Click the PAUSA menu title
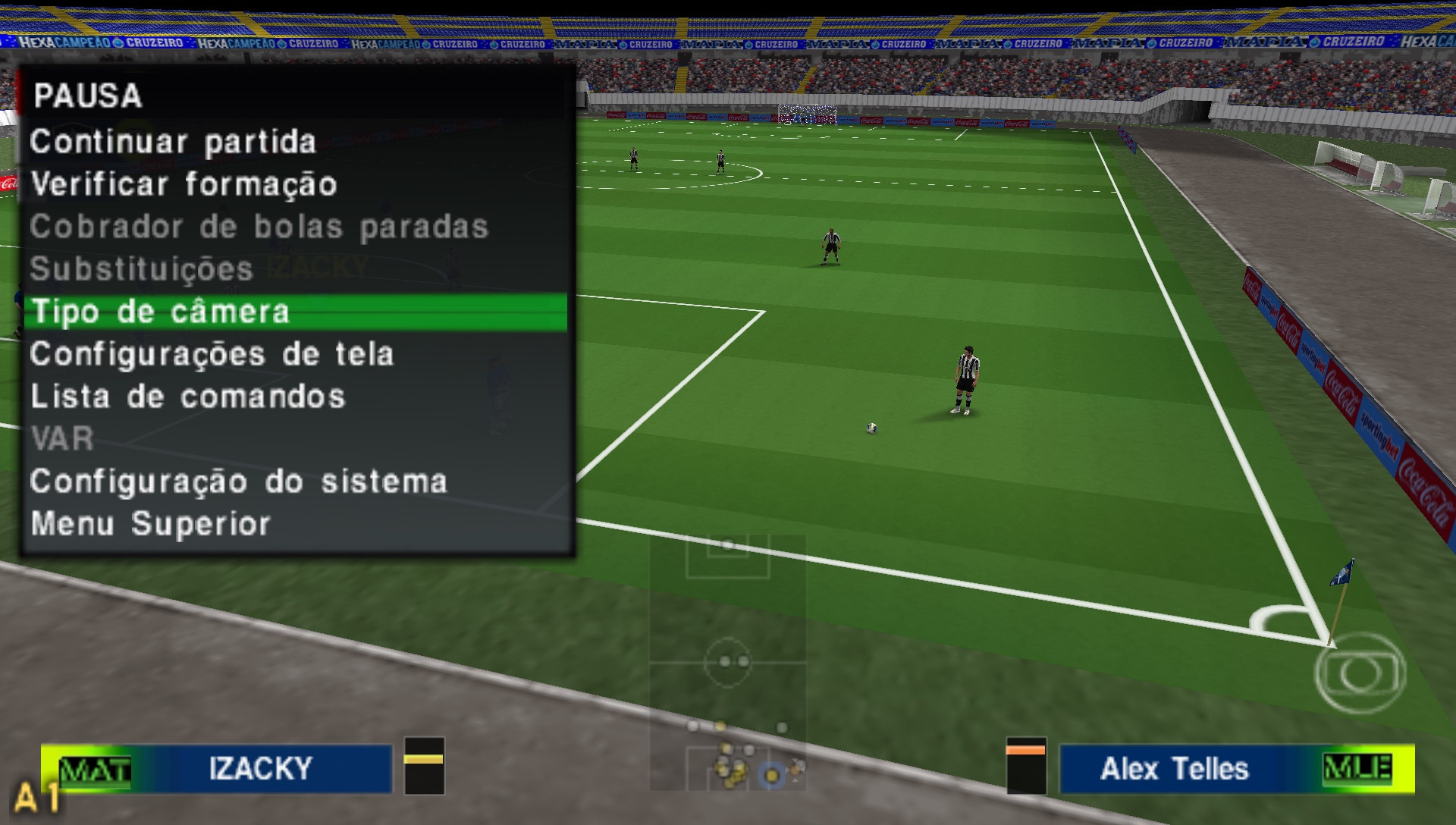 point(90,96)
